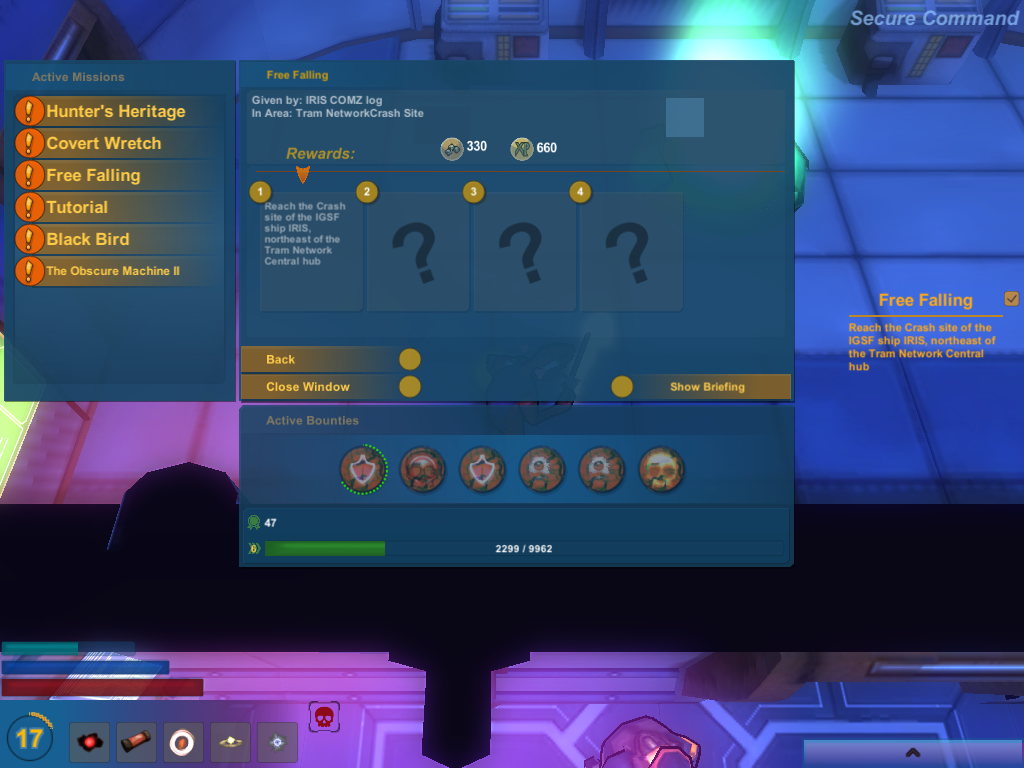Activate the spiked blue orb ability
The image size is (1024, 768).
[277, 742]
